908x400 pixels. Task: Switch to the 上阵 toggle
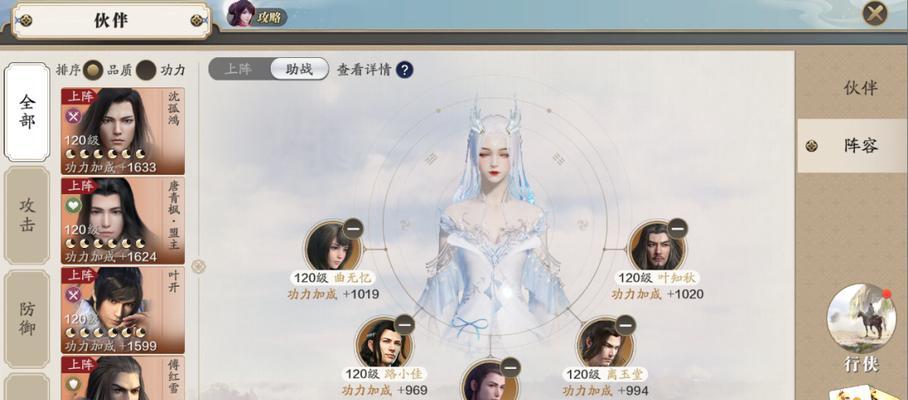(240, 69)
